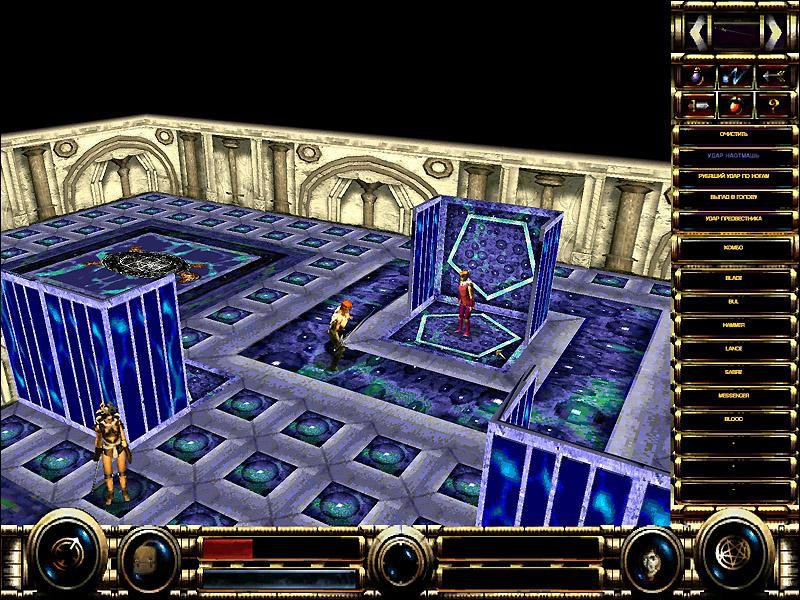Select the ВЫПАД В ГОЛОВУ attack
The image size is (800, 600).
[735, 196]
